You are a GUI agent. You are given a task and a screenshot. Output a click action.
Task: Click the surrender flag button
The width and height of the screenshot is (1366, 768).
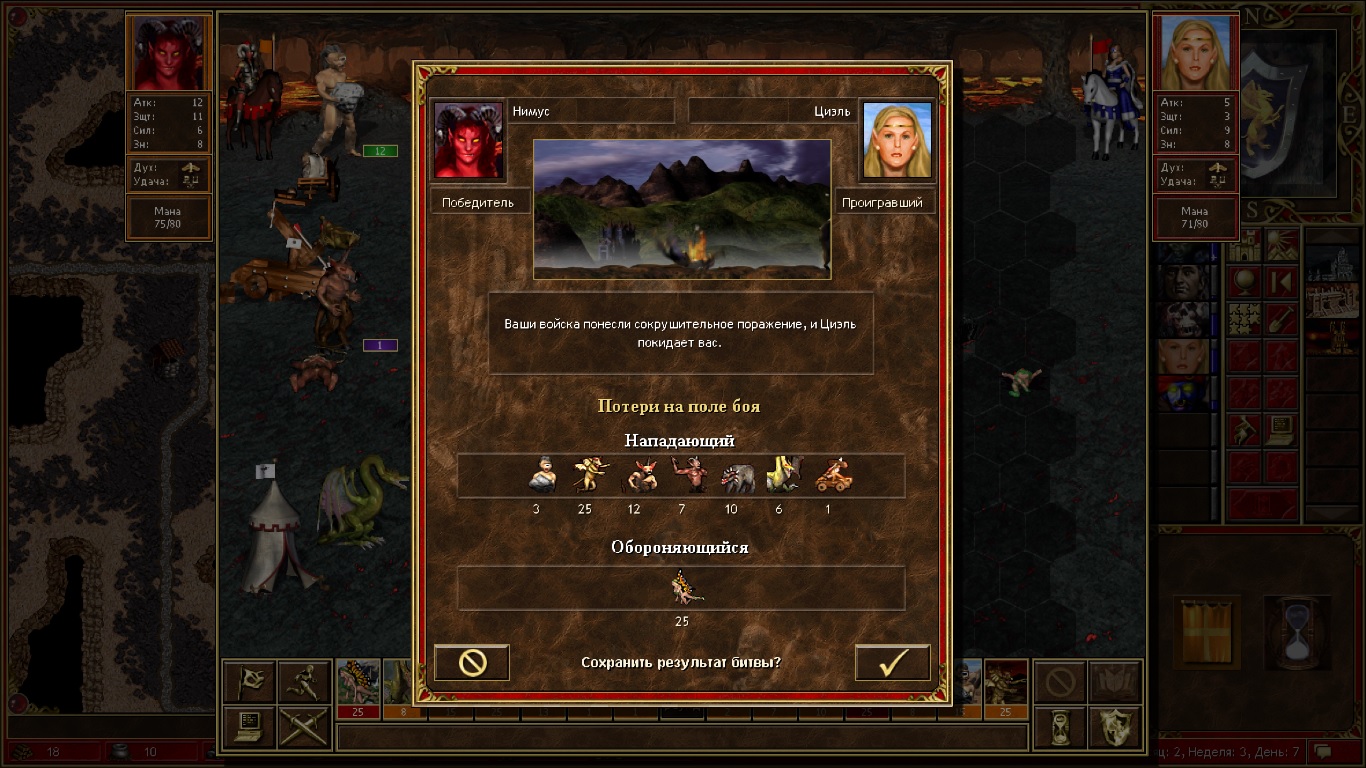[x=249, y=682]
